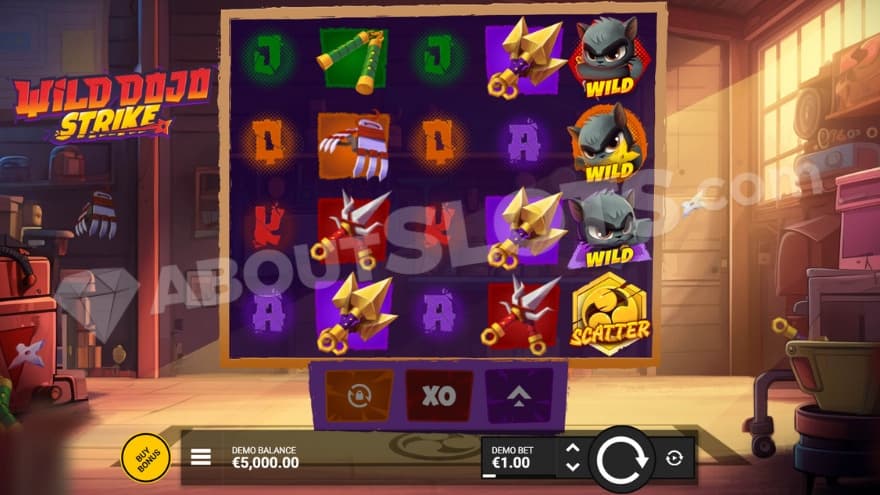Screen dimensions: 880x495
Task: Spin the reels with the circular arrow
Action: 622,458
